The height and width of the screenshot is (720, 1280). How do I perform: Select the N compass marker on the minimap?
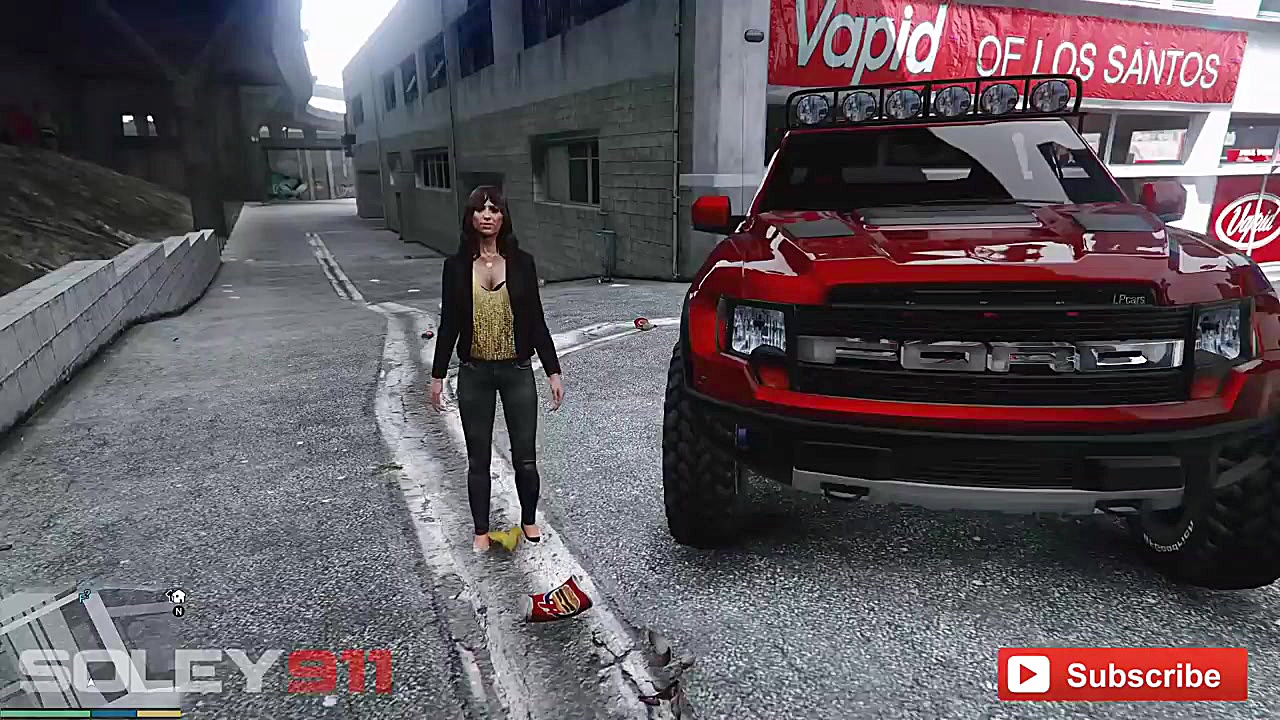[178, 611]
